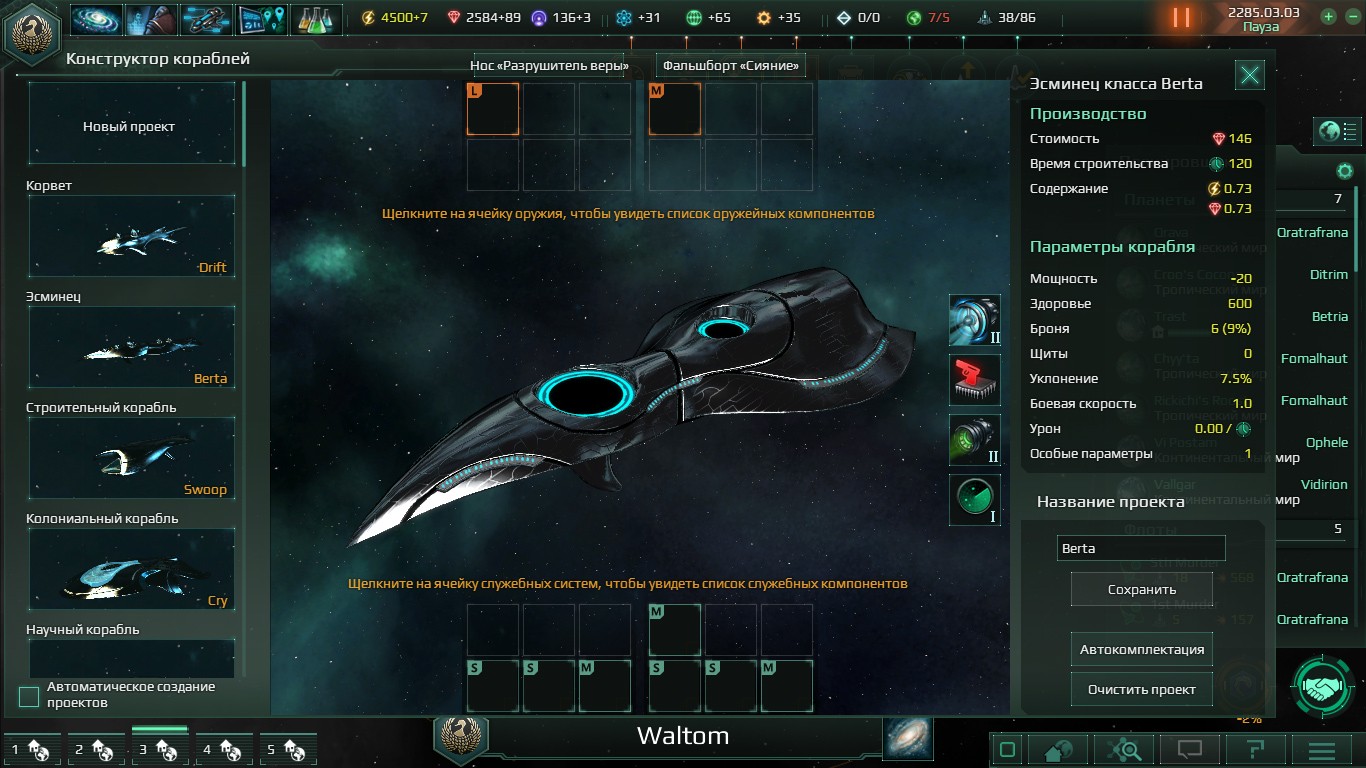This screenshot has height=768, width=1366.
Task: Open the bow section dropdown
Action: [549, 66]
